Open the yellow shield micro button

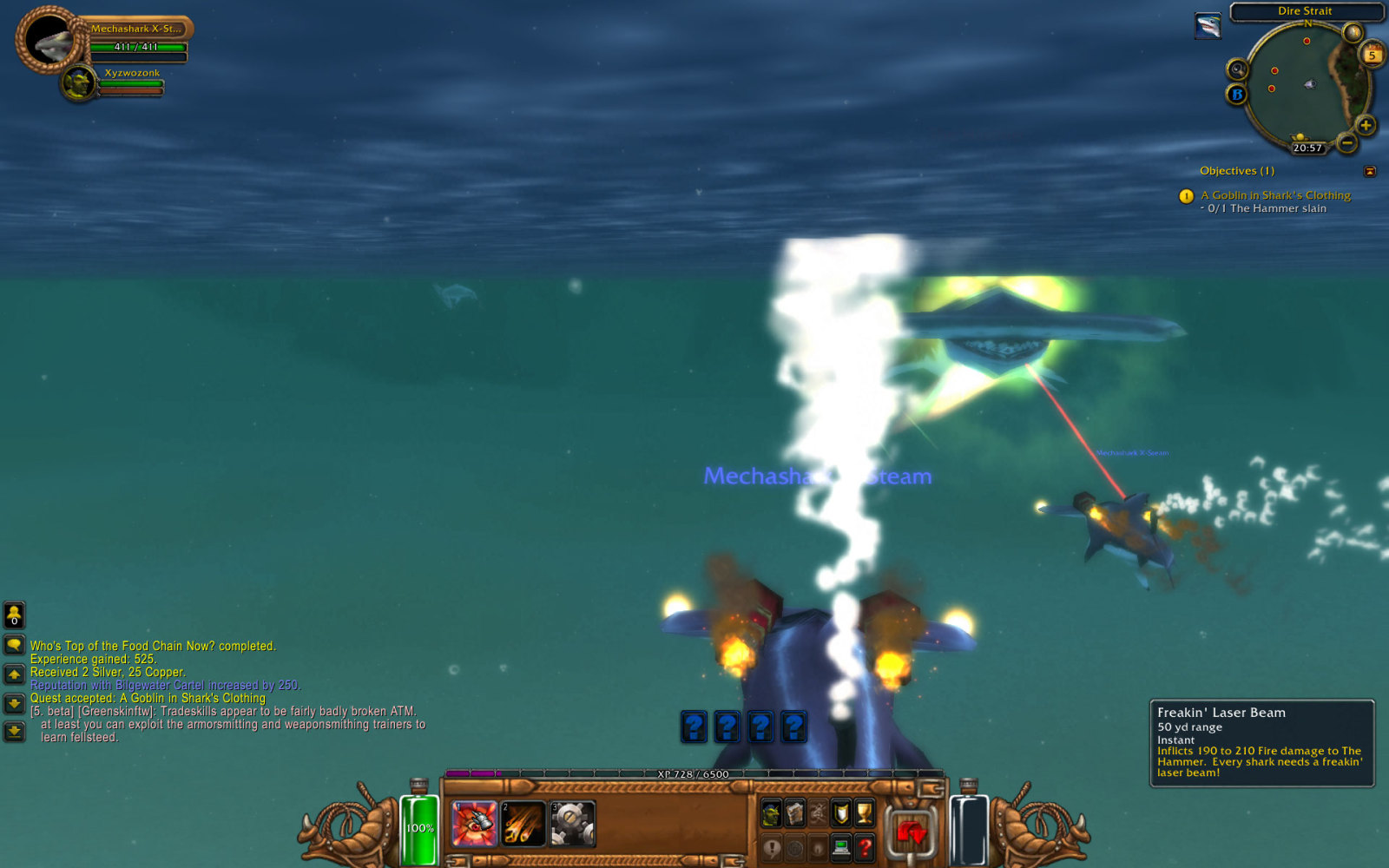click(x=840, y=813)
